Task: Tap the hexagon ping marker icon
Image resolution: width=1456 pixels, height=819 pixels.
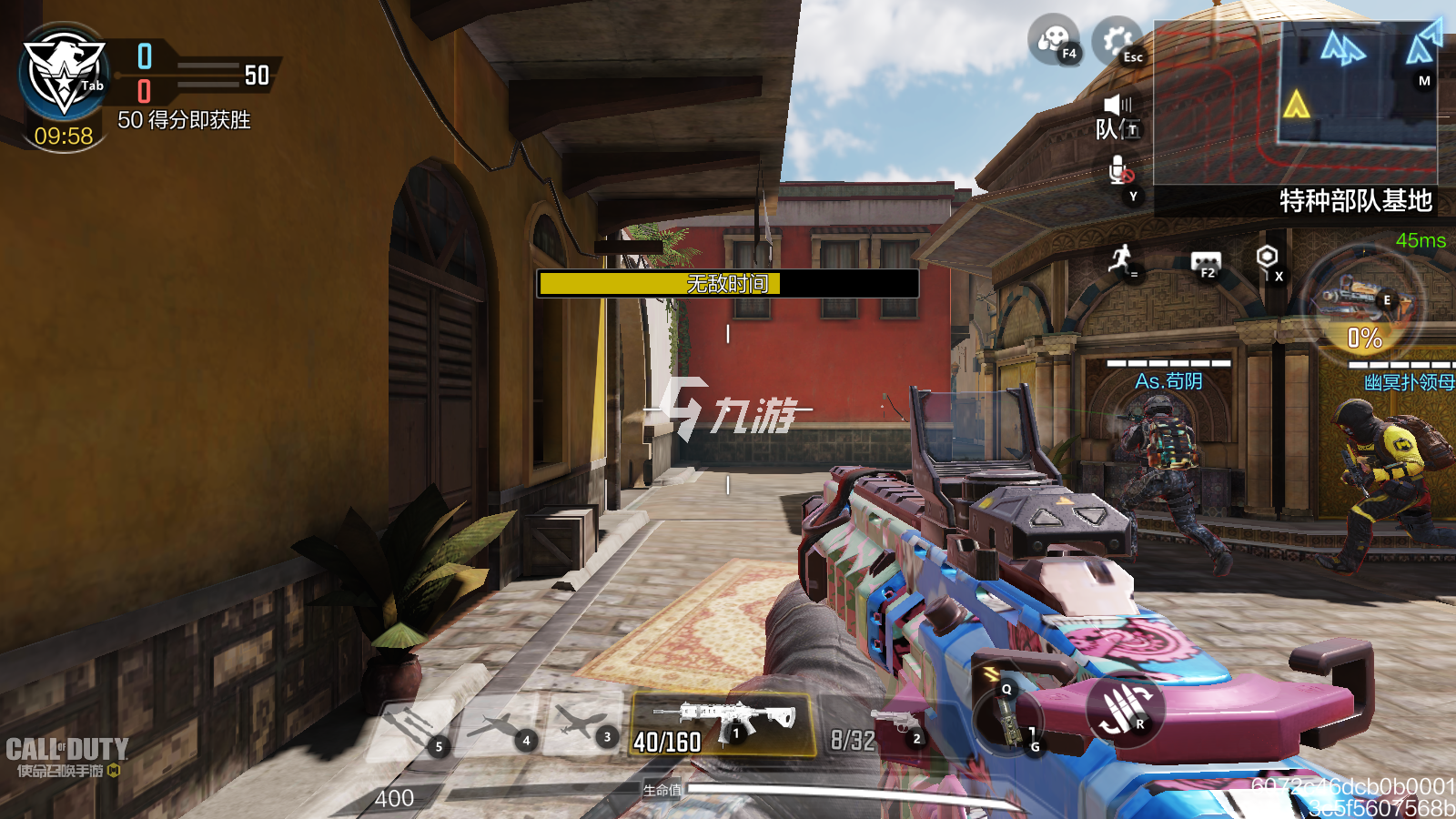Action: [x=1267, y=259]
